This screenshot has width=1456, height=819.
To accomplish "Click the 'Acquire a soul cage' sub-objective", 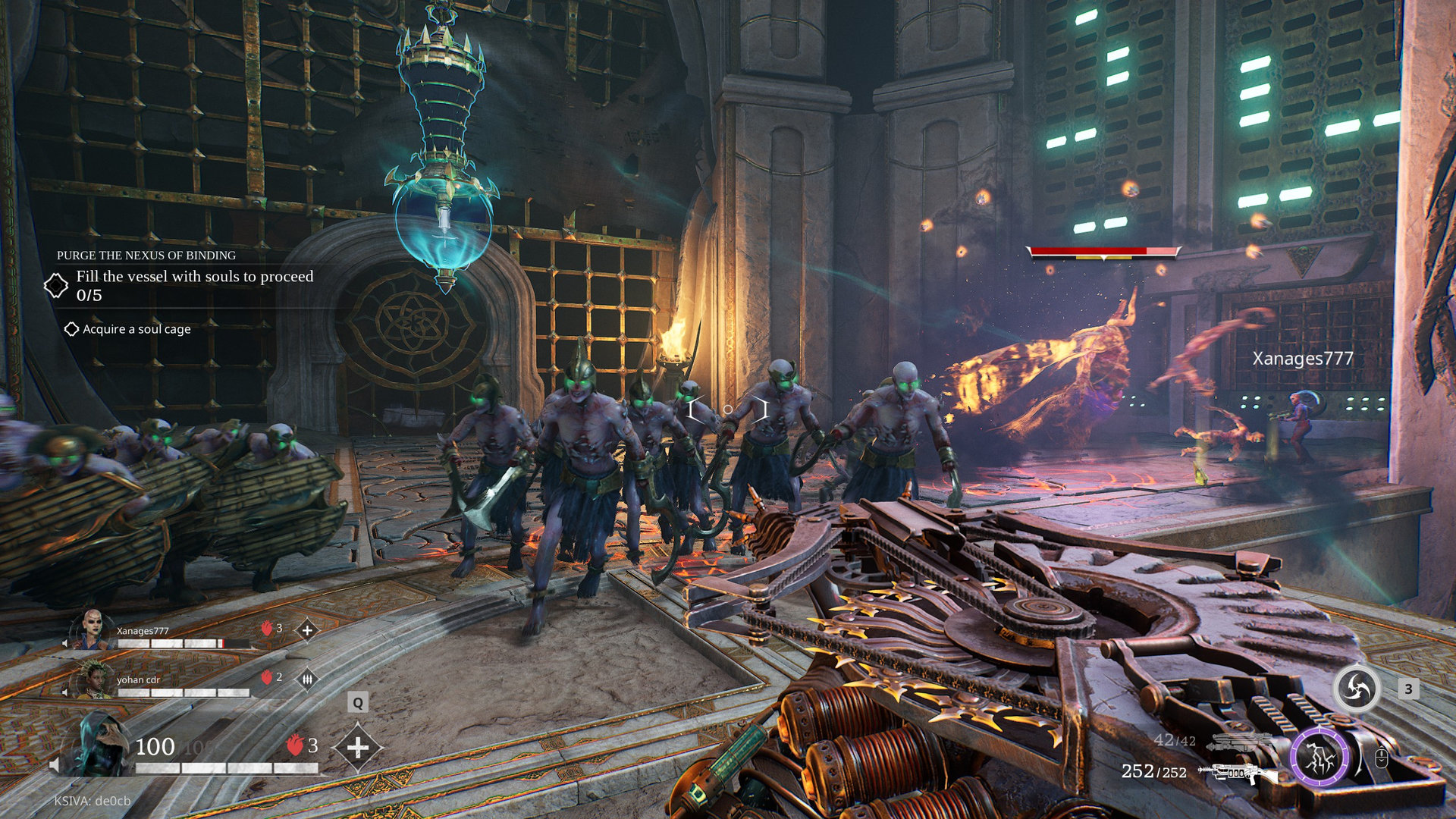I will click(x=136, y=329).
